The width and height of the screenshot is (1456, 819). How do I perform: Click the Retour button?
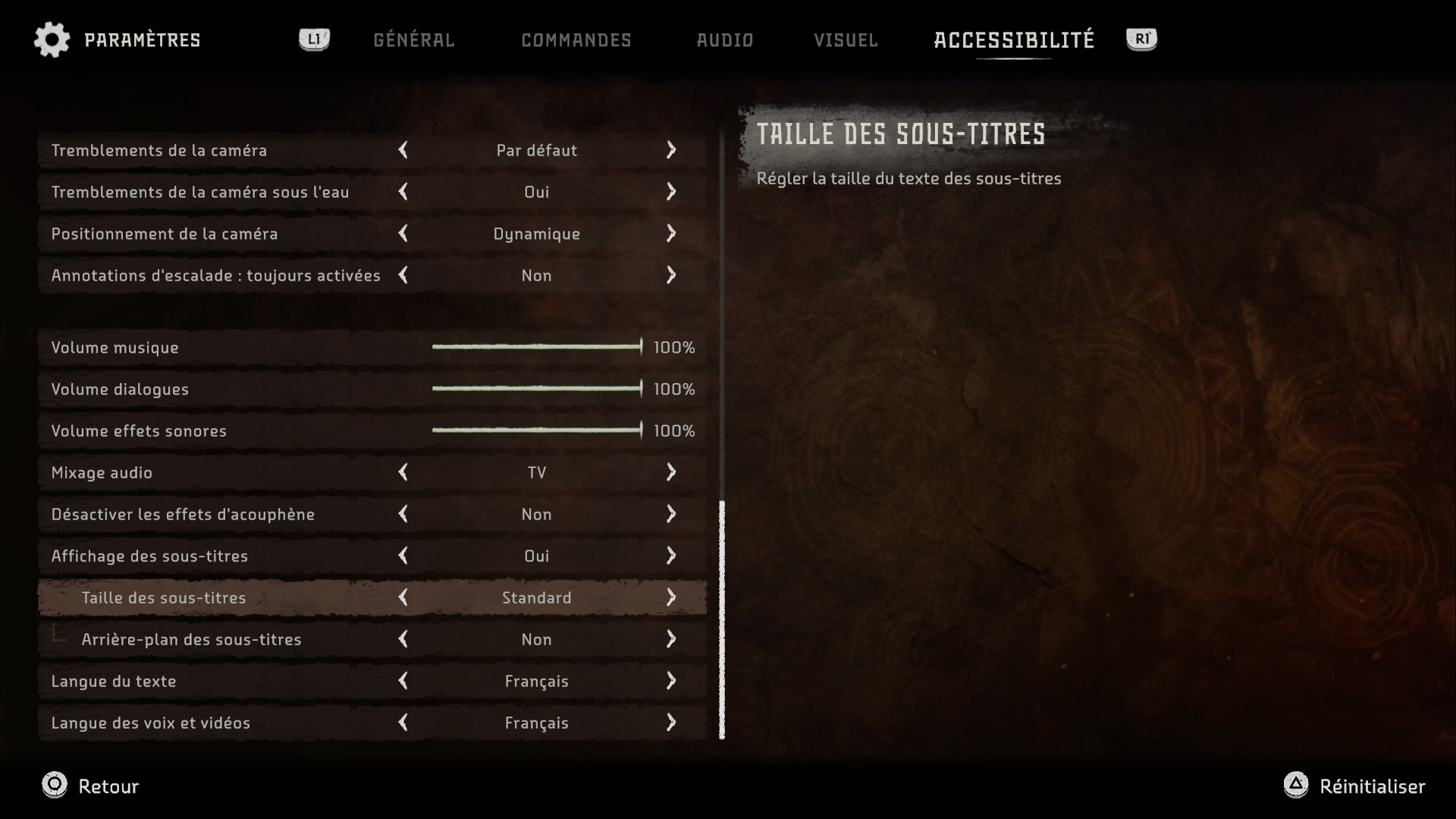(91, 786)
